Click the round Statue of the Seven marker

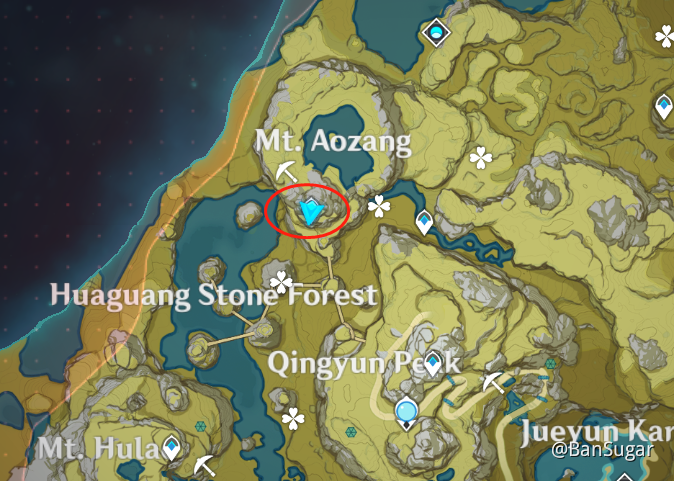[x=406, y=411]
